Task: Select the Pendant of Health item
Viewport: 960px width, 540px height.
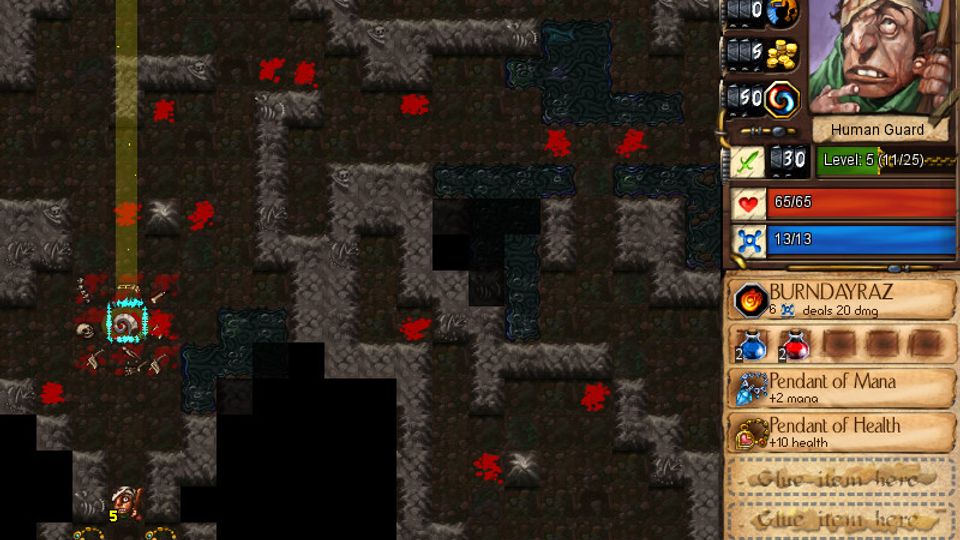Action: (x=752, y=432)
